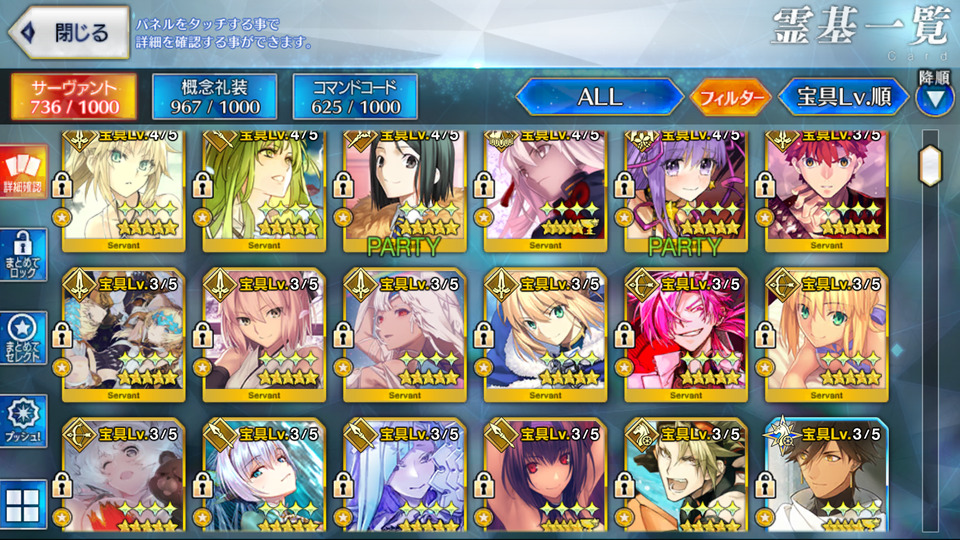Switch to the サーヴァント tab
This screenshot has height=540, width=960.
pos(75,96)
